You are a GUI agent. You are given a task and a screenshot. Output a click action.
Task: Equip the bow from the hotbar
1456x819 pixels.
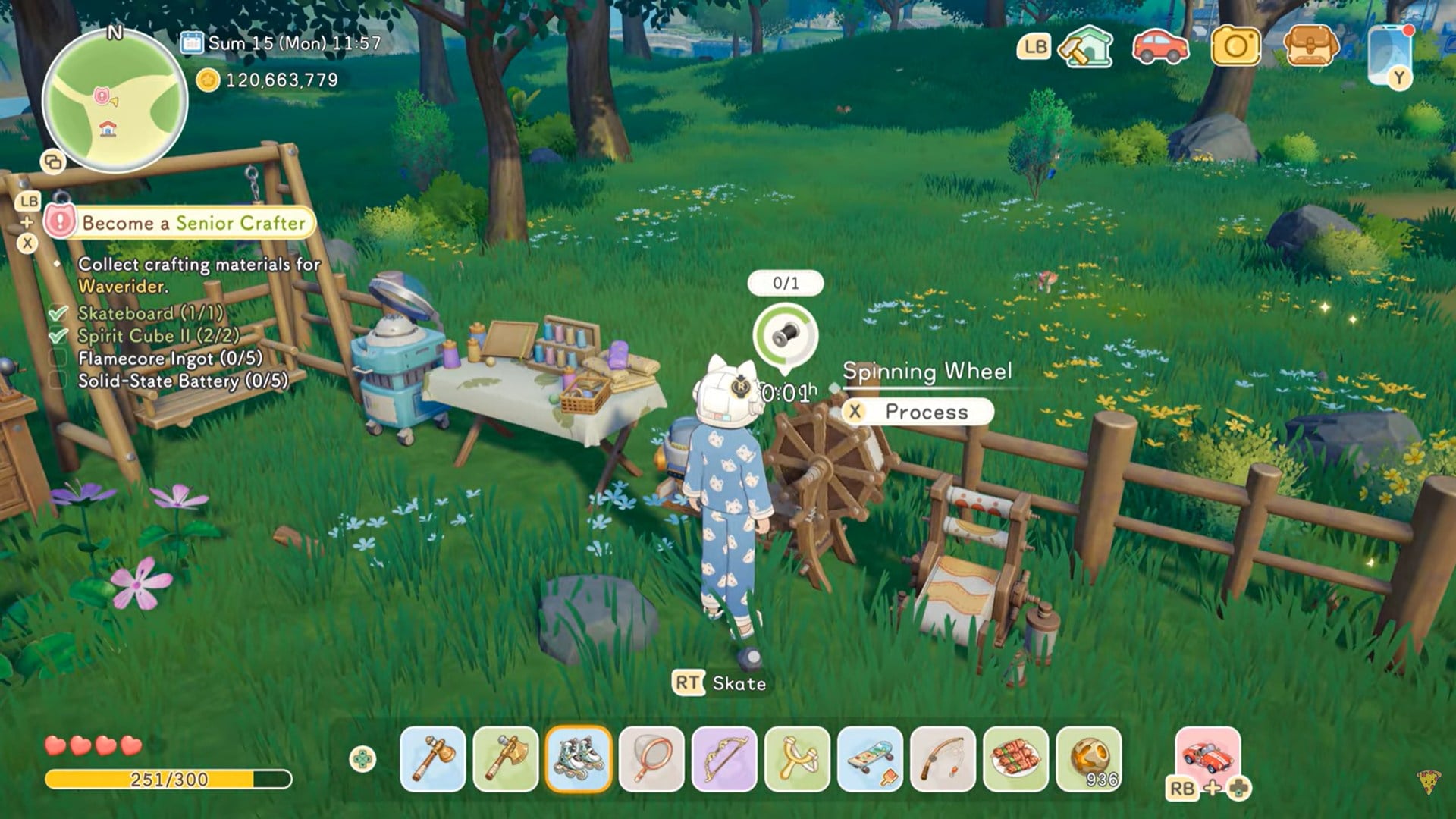coord(724,759)
